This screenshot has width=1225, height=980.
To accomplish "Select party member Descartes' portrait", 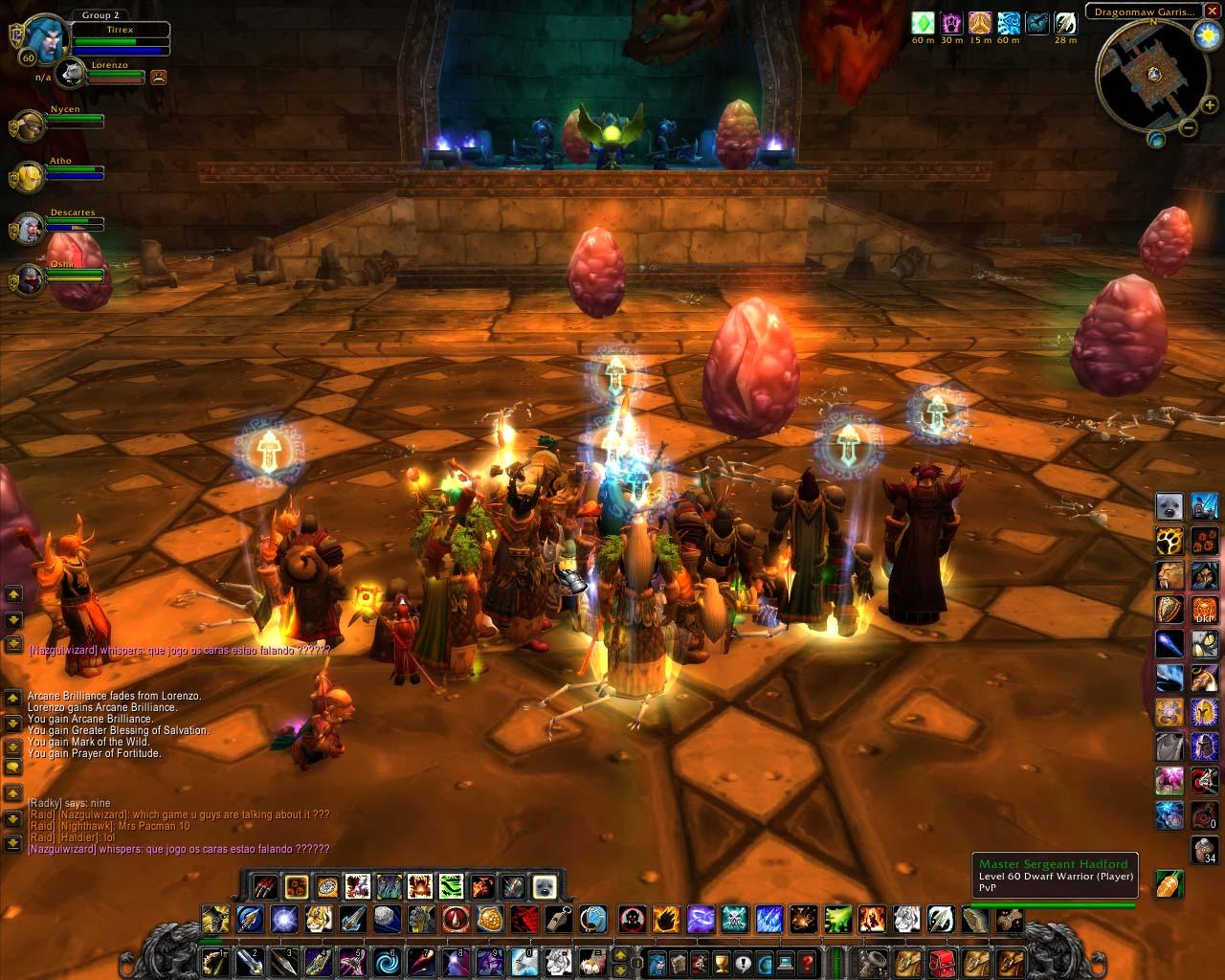I will (x=27, y=228).
